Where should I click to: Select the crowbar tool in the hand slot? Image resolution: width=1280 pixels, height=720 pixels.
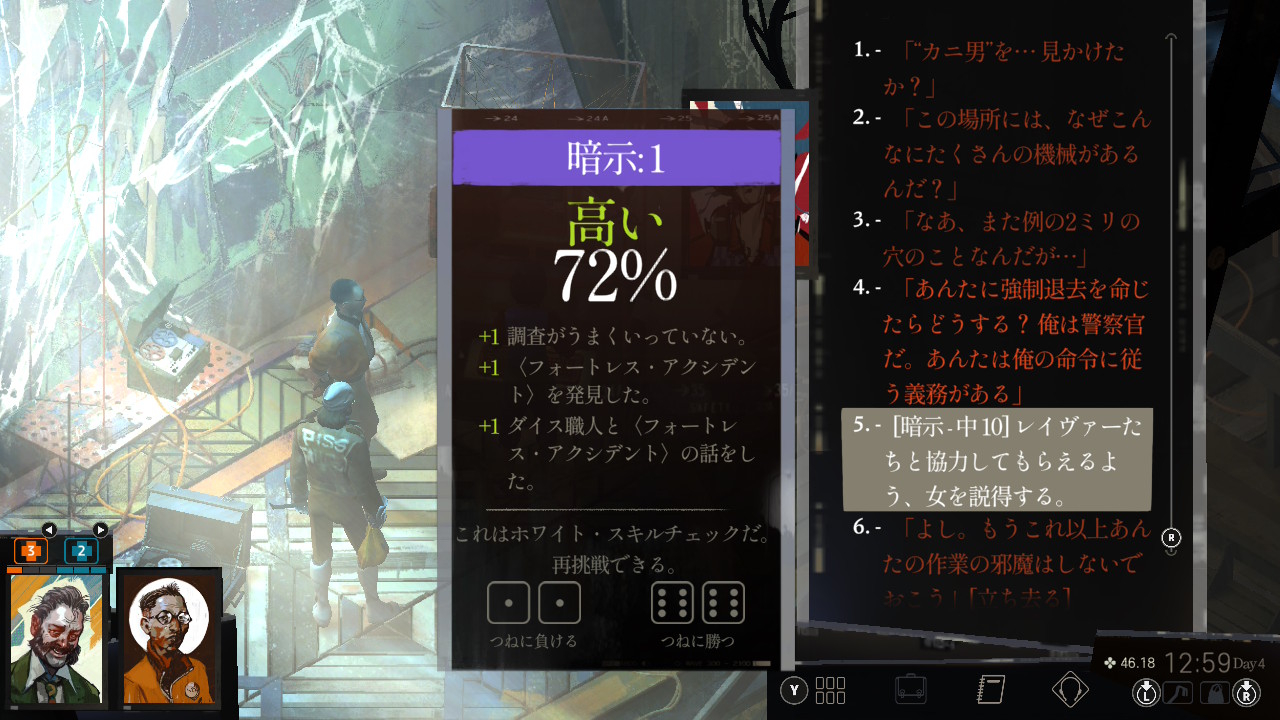coord(1178,691)
